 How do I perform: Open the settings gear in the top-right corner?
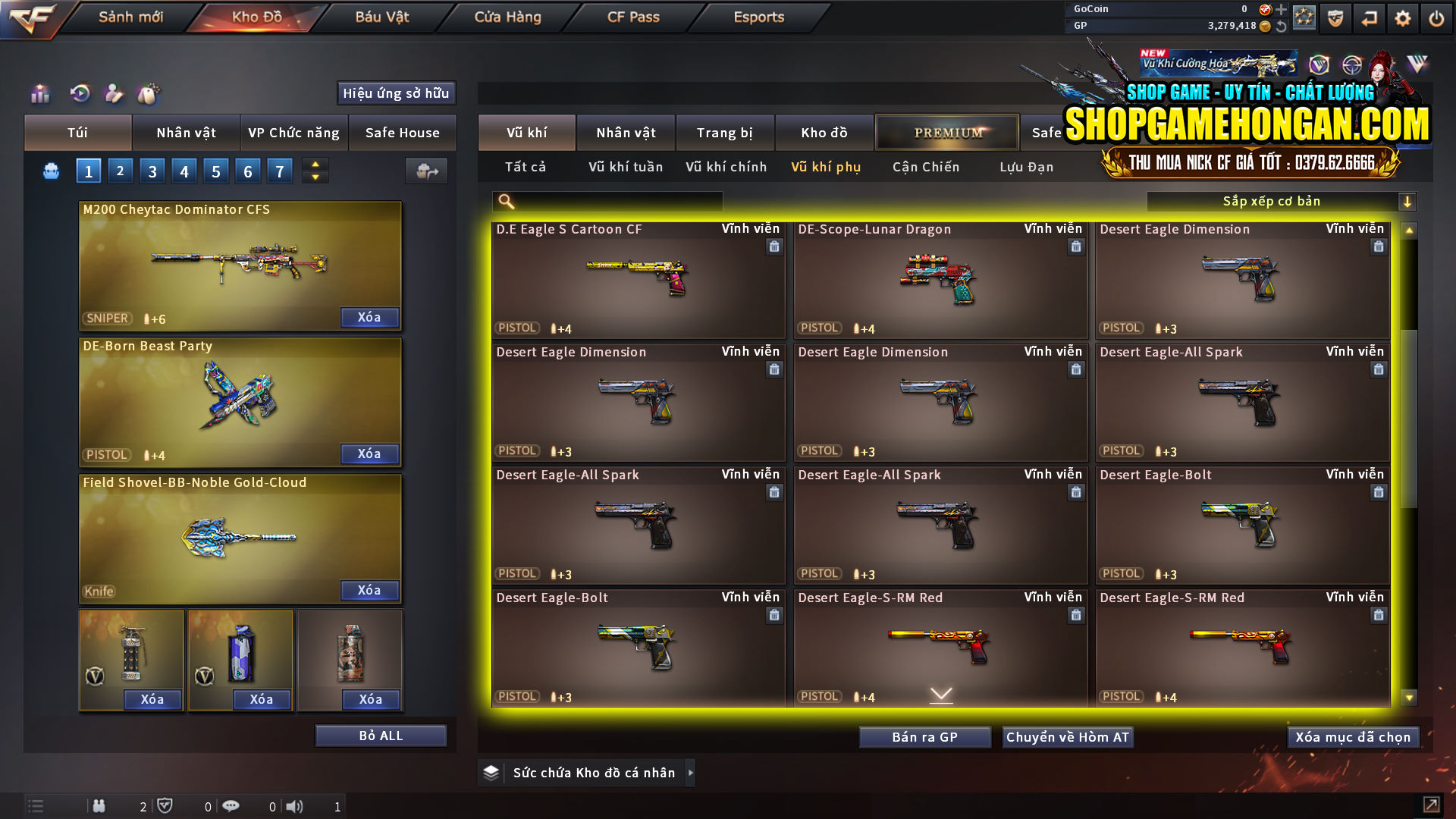[x=1402, y=17]
